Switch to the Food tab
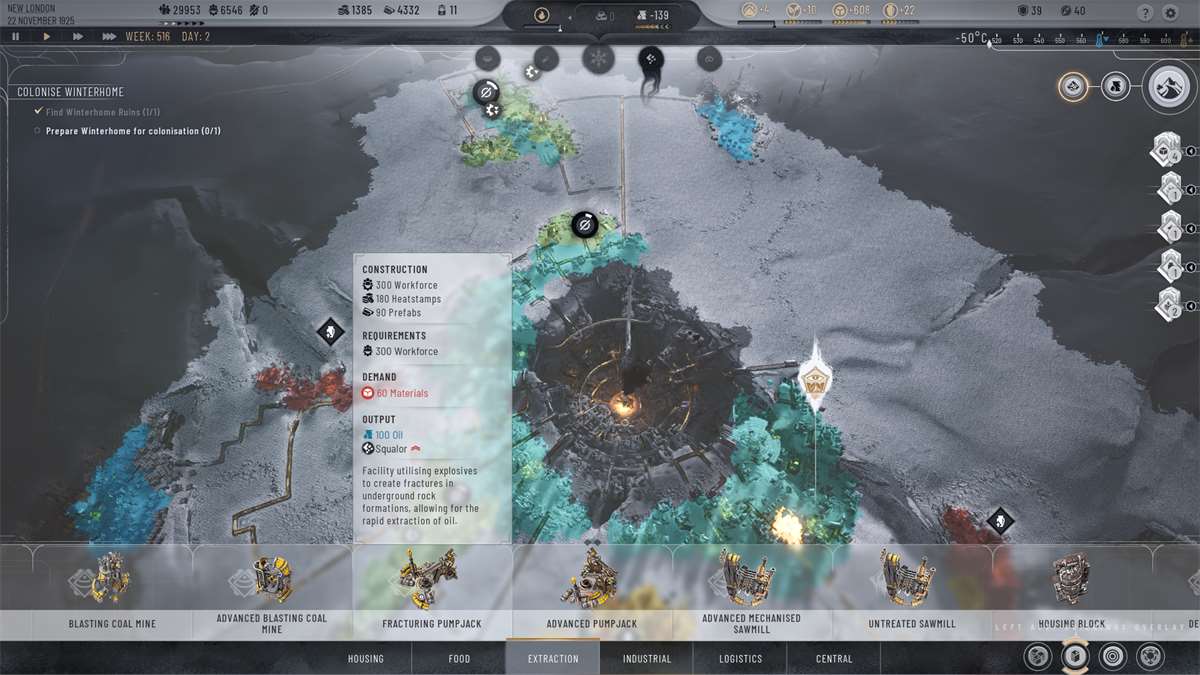Image resolution: width=1200 pixels, height=675 pixels. point(459,659)
